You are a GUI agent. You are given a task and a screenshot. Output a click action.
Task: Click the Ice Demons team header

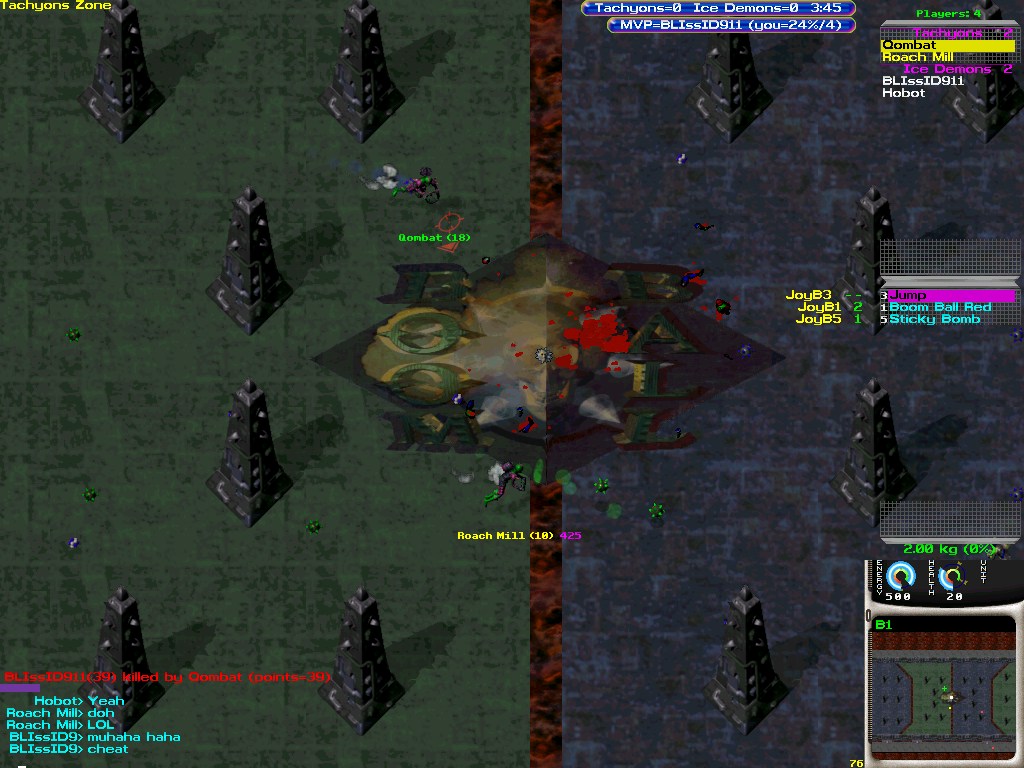click(947, 69)
